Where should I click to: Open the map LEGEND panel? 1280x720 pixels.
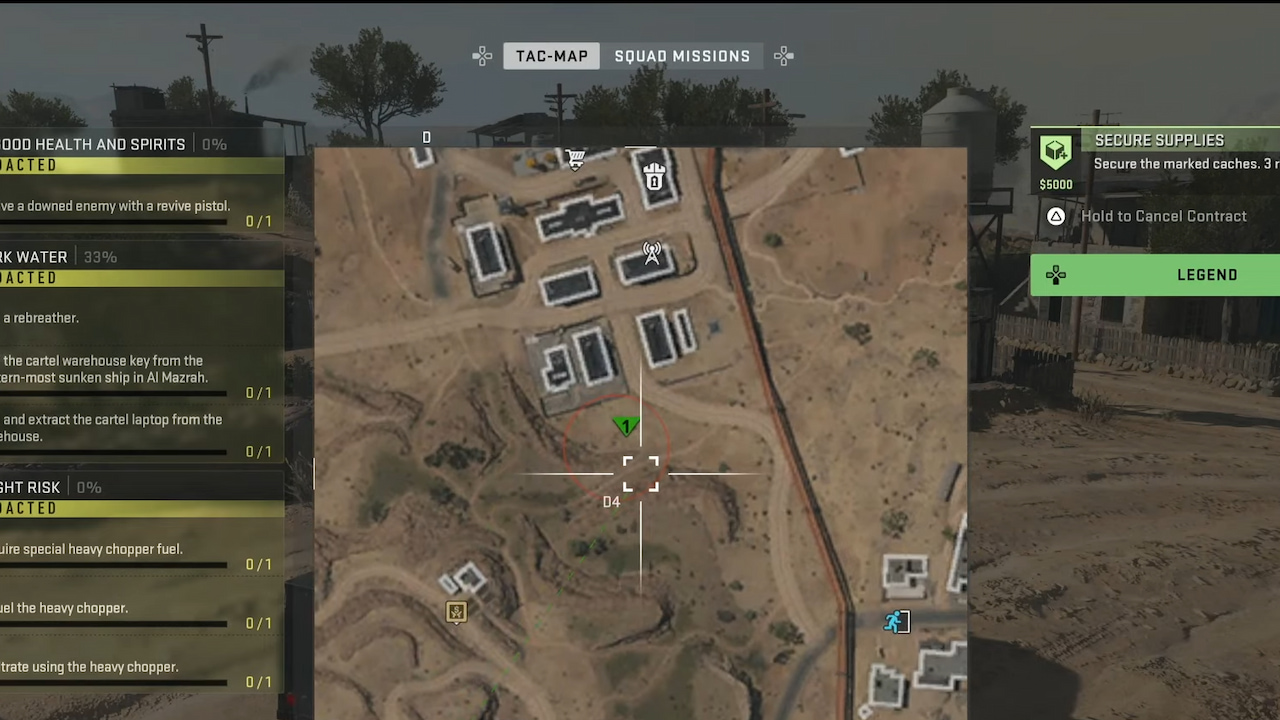click(1207, 275)
